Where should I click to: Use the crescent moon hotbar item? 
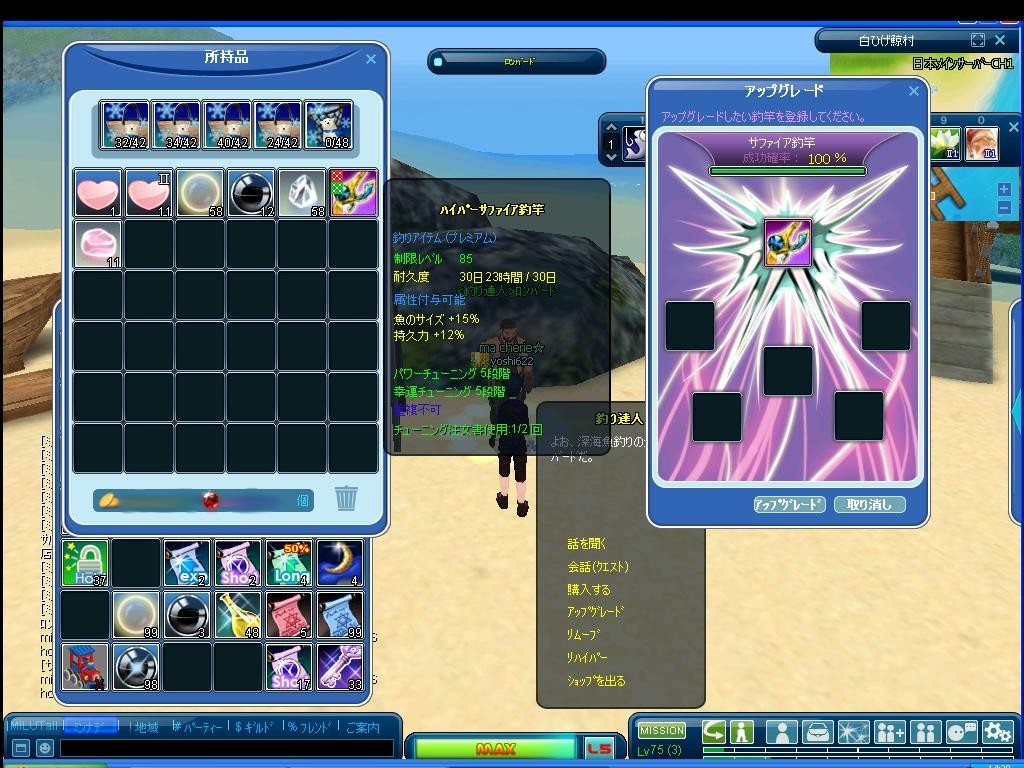coord(340,563)
